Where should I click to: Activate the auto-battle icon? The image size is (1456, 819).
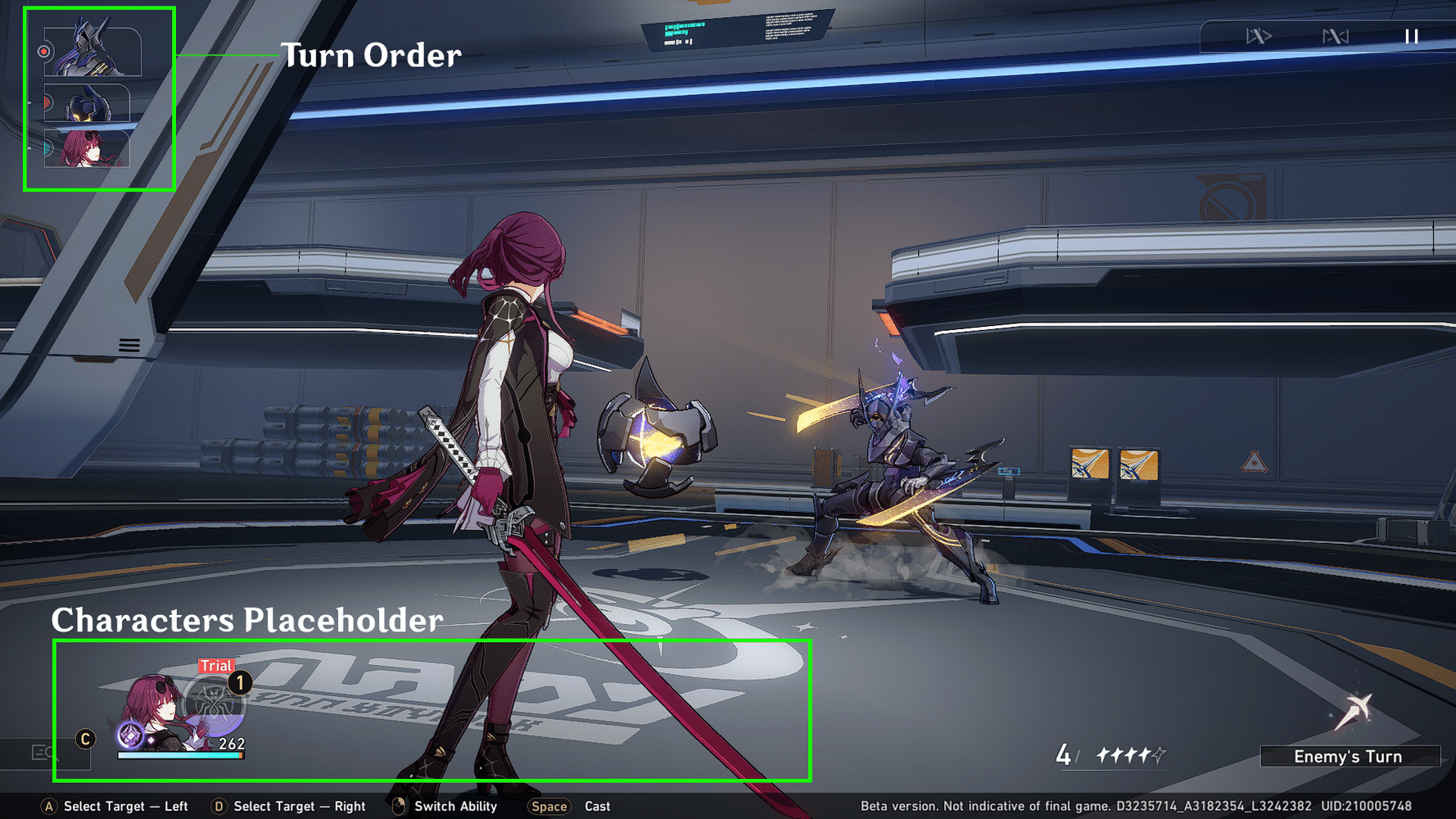[x=1336, y=35]
